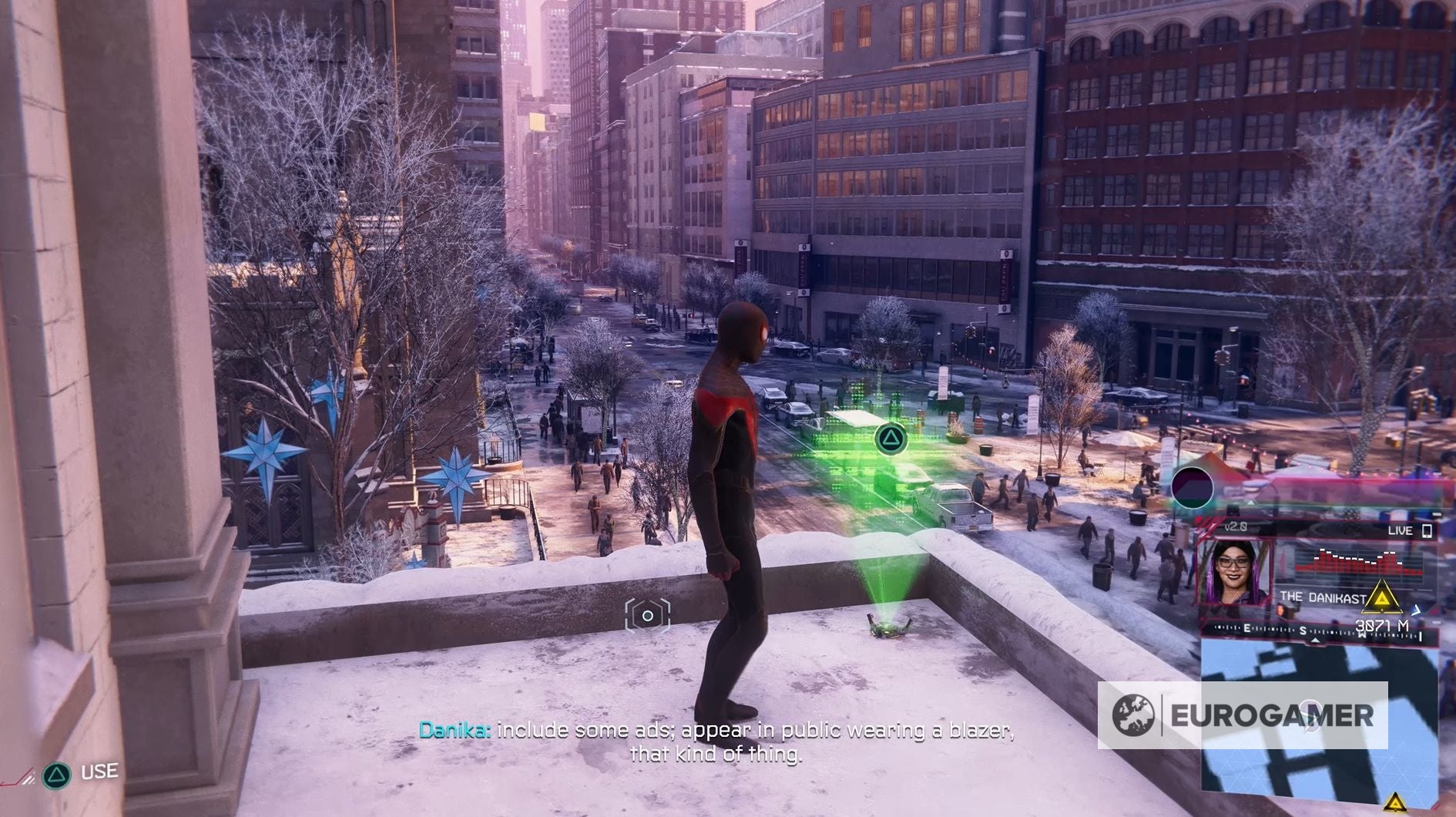
Task: Expand the blue chevron arrow near 3071 M
Action: [x=1416, y=610]
